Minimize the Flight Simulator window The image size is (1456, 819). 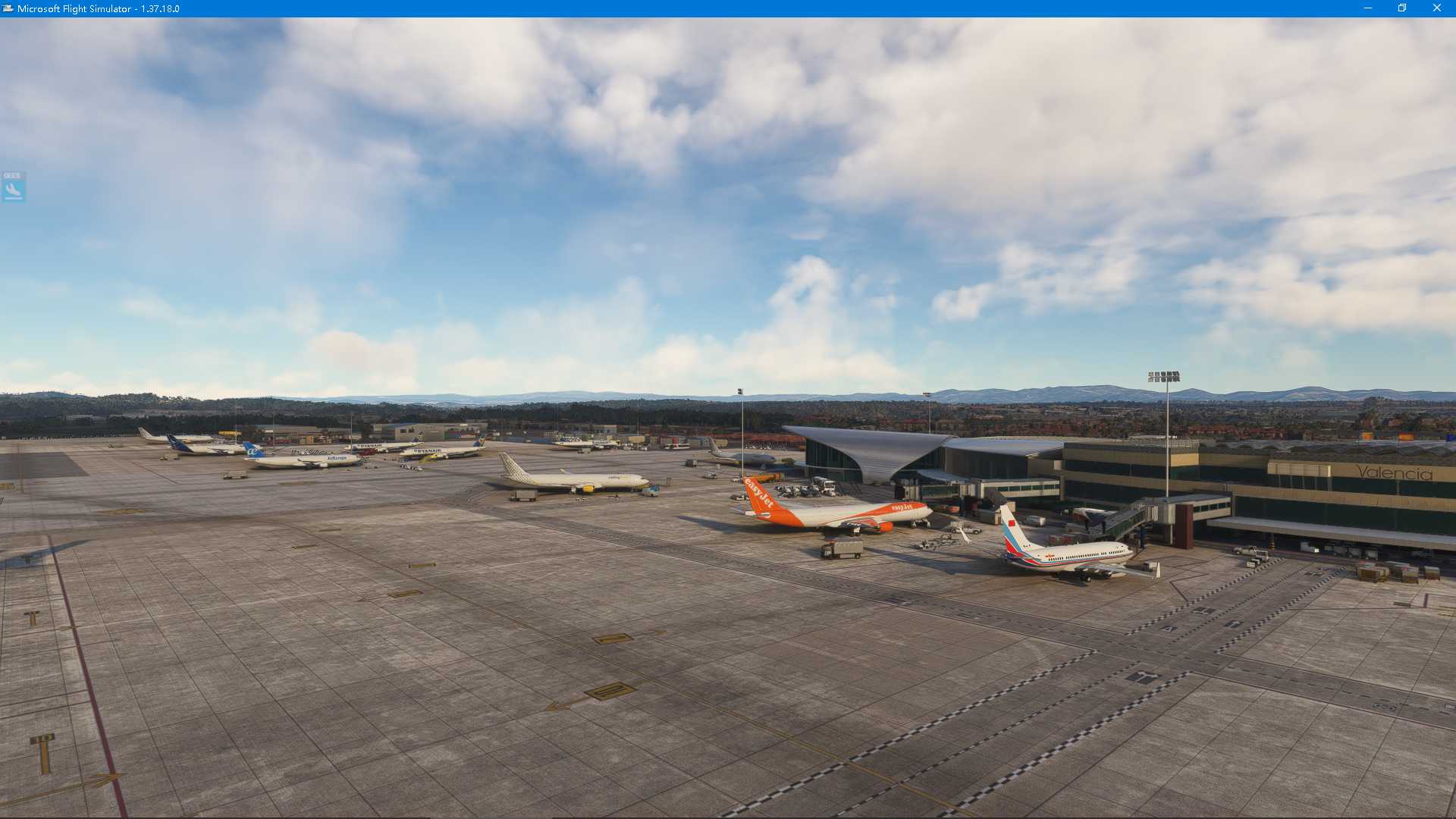coord(1369,8)
